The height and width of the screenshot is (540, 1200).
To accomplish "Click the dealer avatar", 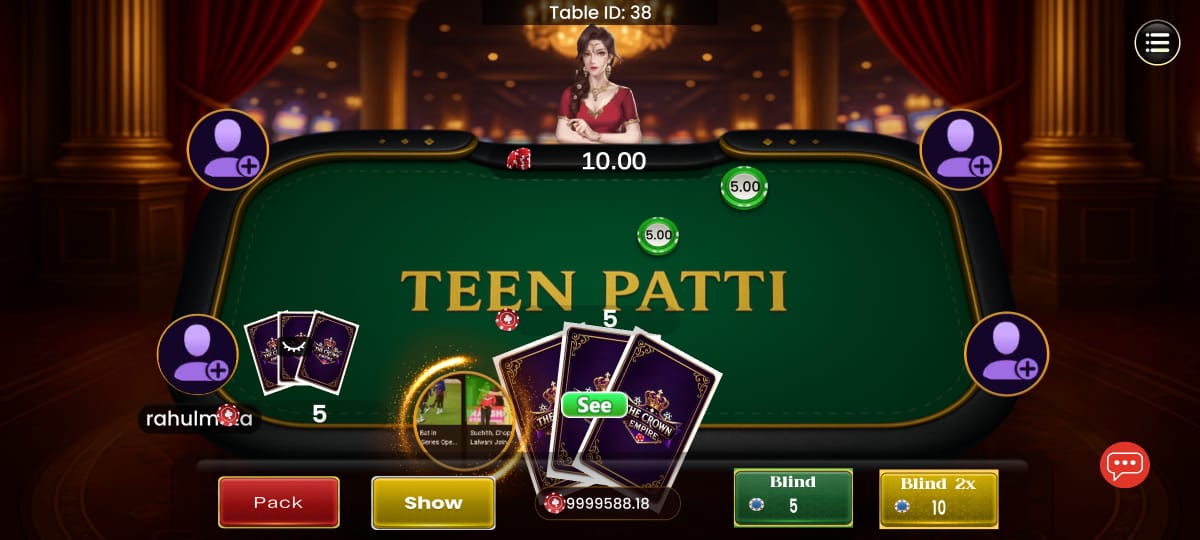I will point(600,85).
